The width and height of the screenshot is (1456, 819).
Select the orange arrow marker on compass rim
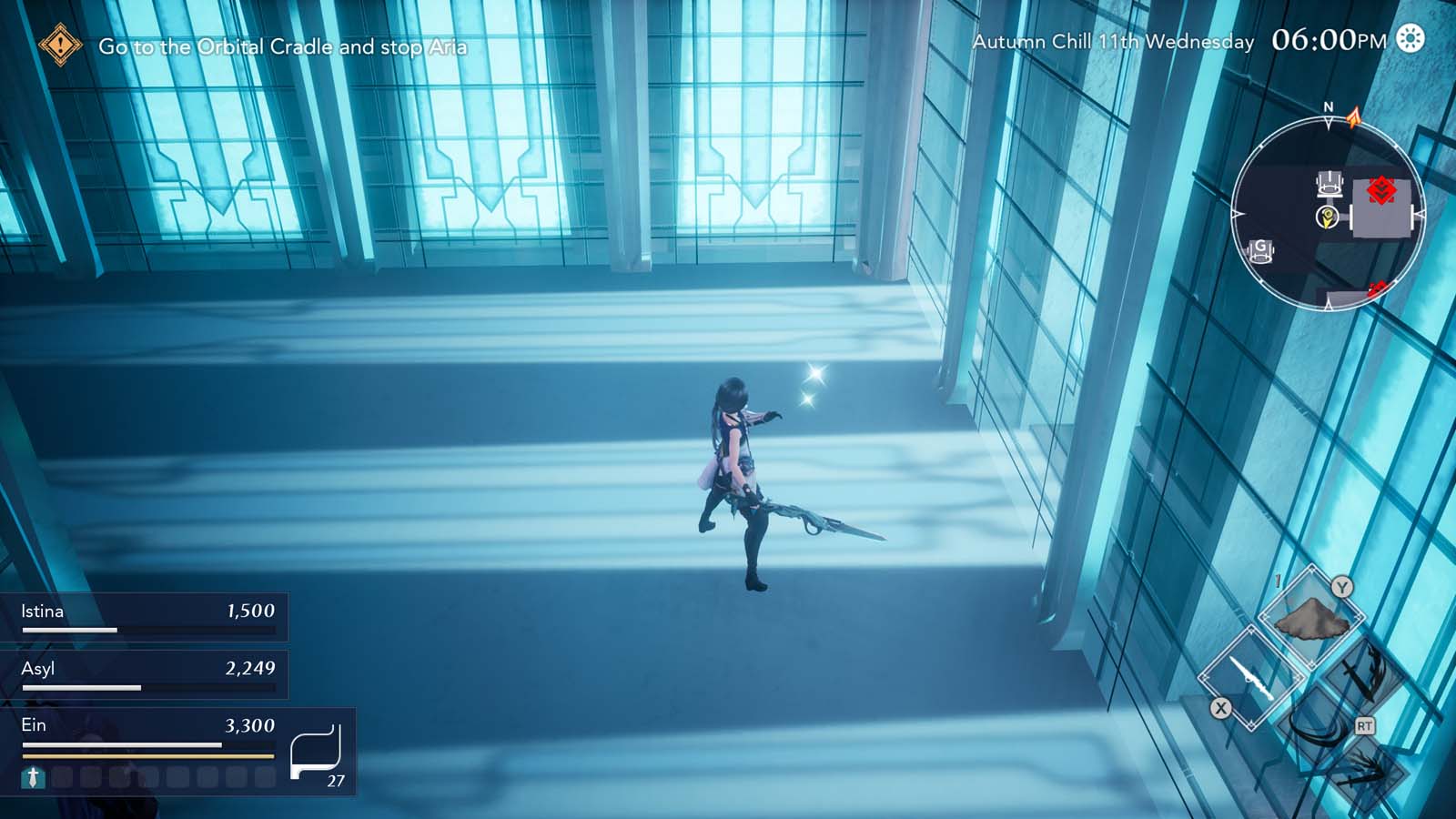click(1354, 116)
